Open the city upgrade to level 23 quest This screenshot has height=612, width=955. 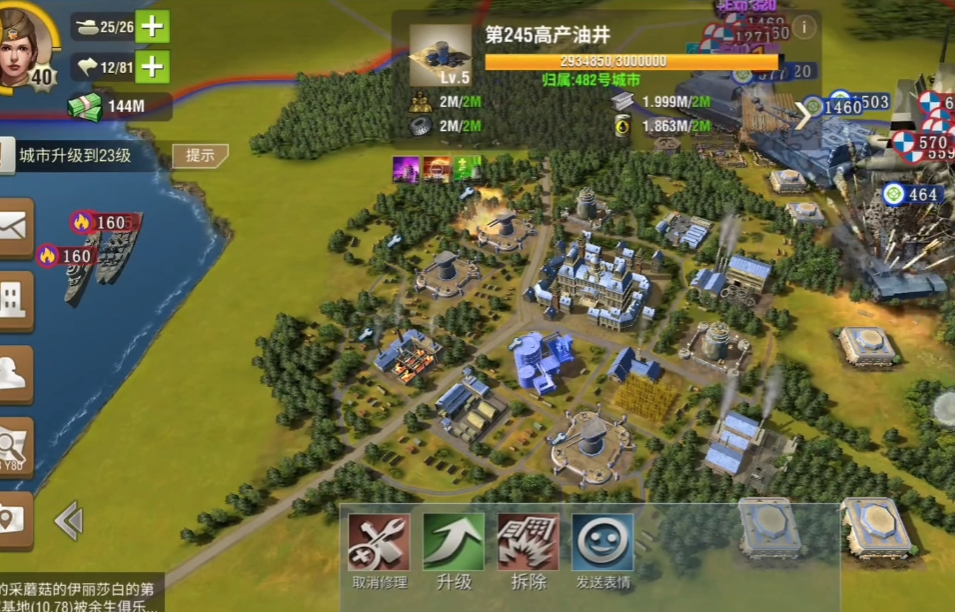pyautogui.click(x=75, y=155)
